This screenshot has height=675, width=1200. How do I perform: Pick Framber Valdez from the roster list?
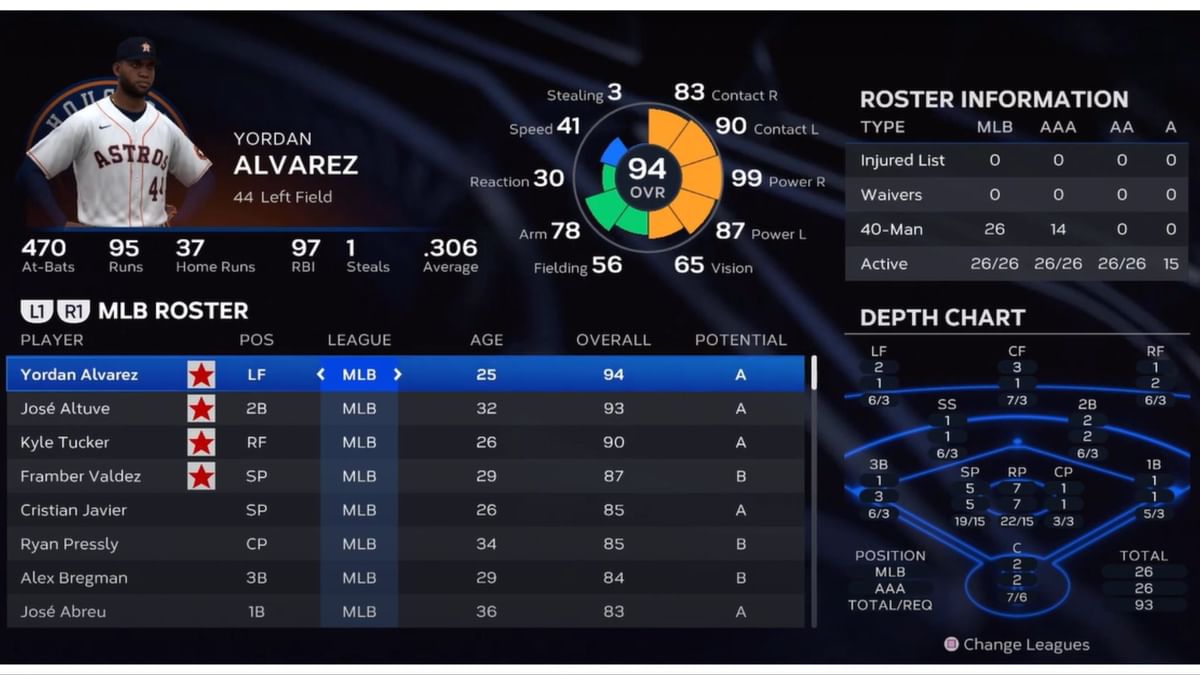click(81, 476)
